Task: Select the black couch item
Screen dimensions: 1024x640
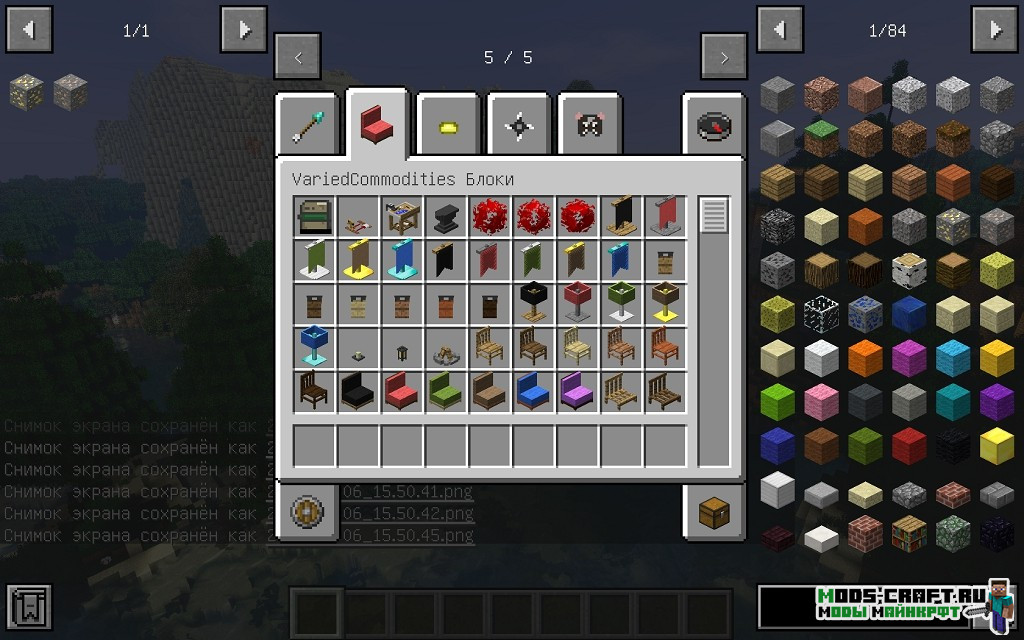Action: point(358,391)
